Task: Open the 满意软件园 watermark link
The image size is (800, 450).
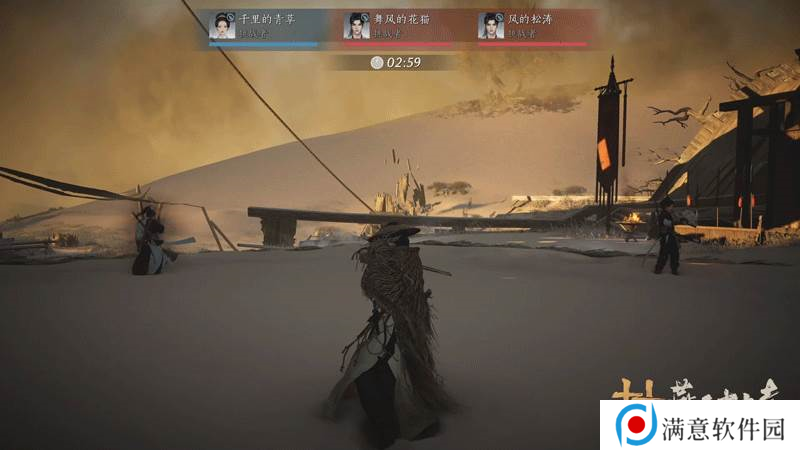Action: [x=700, y=427]
